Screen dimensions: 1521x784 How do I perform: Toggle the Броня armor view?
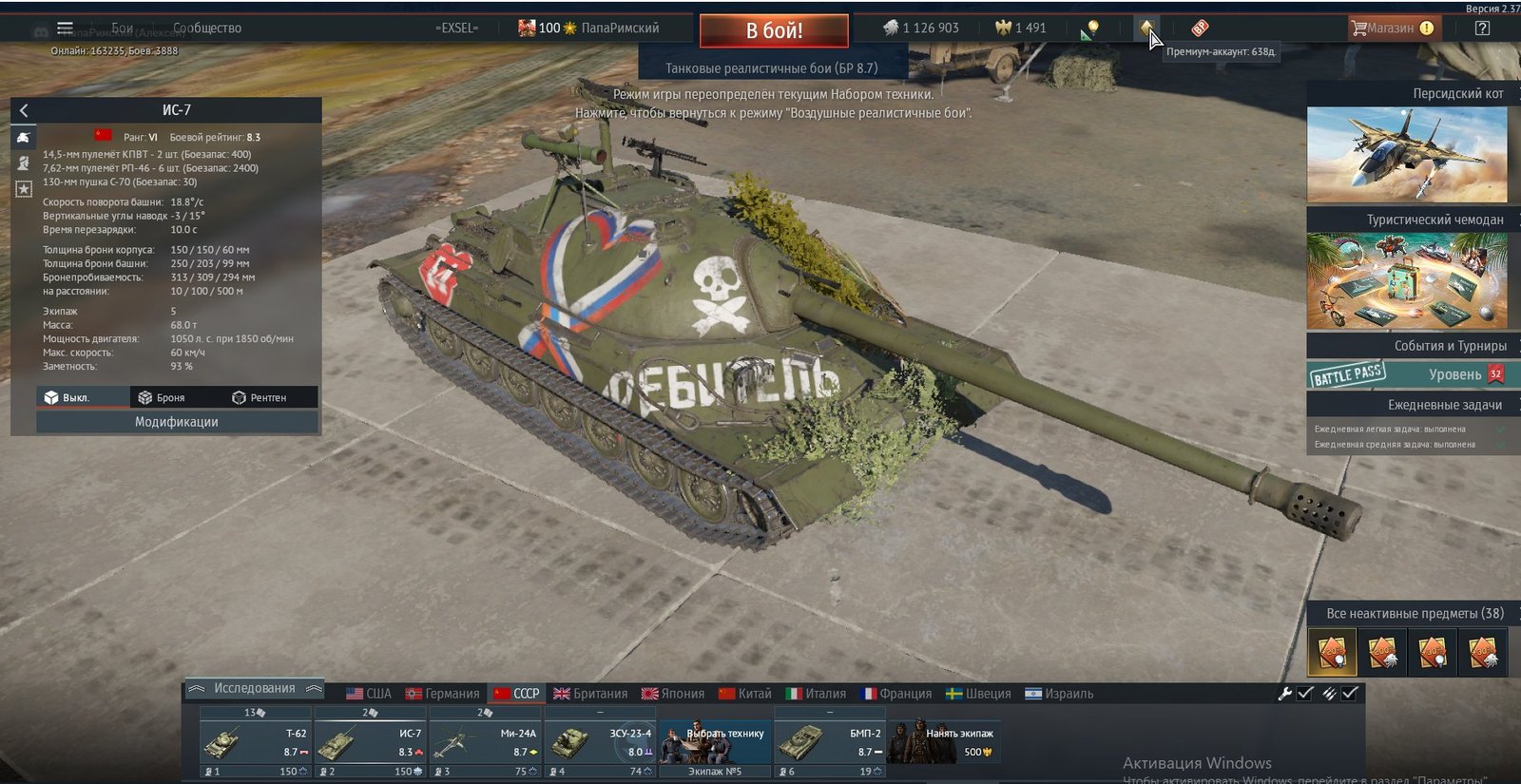pyautogui.click(x=162, y=397)
